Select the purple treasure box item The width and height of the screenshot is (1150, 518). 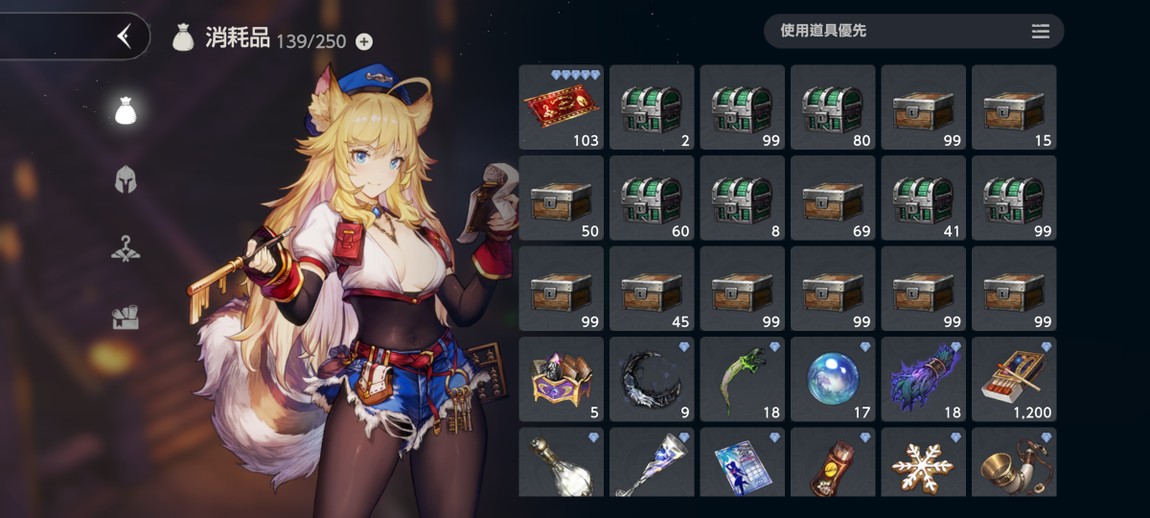tap(561, 379)
